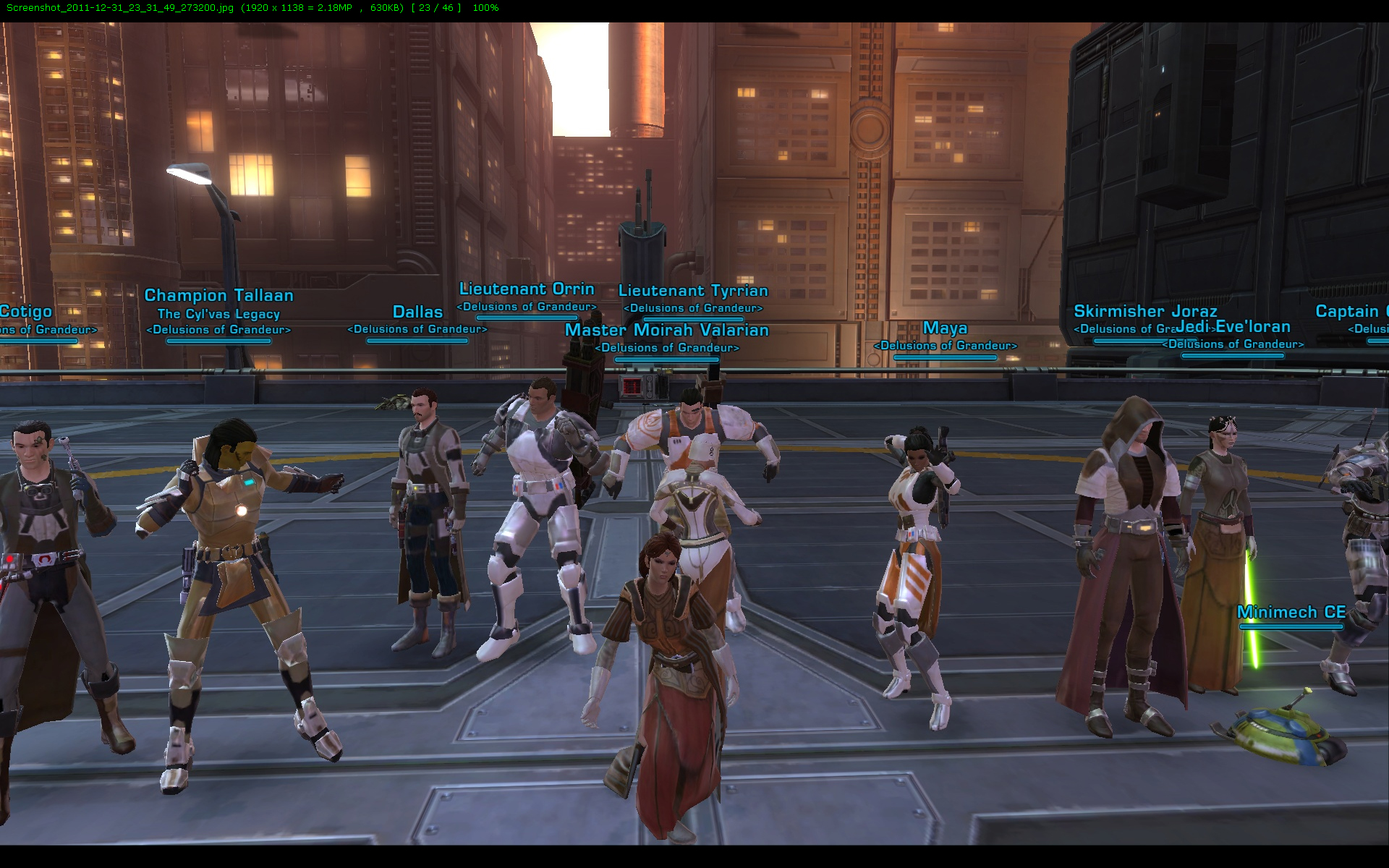Click the Minimech CE pet nameplate

pyautogui.click(x=1291, y=613)
